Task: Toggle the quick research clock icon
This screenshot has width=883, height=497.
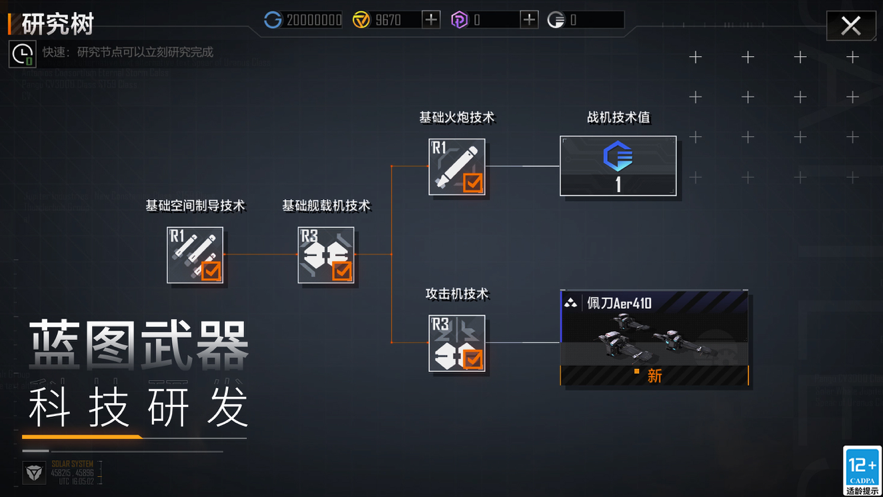Action: [22, 54]
